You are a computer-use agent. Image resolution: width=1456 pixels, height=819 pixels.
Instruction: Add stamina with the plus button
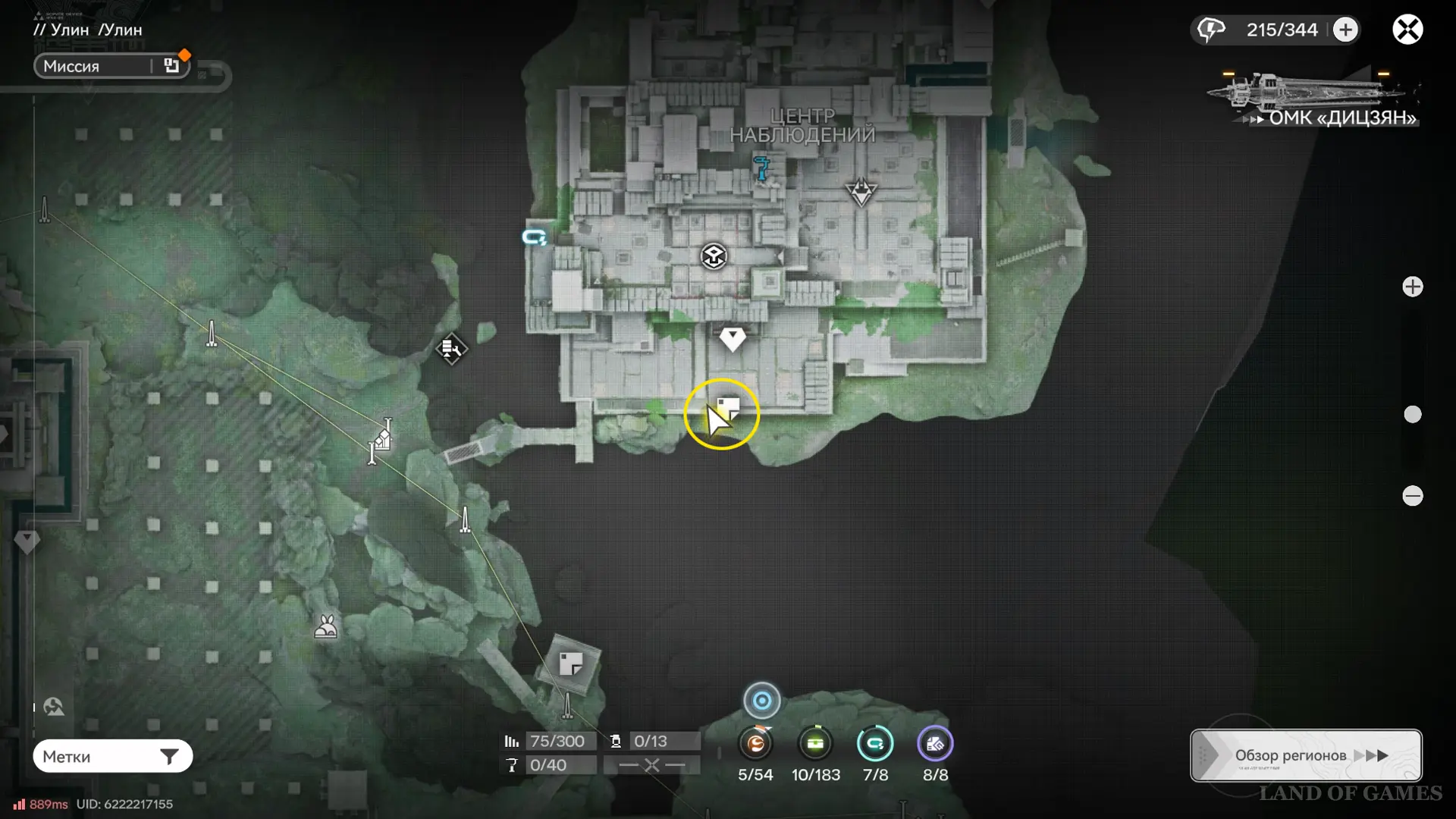[x=1346, y=30]
